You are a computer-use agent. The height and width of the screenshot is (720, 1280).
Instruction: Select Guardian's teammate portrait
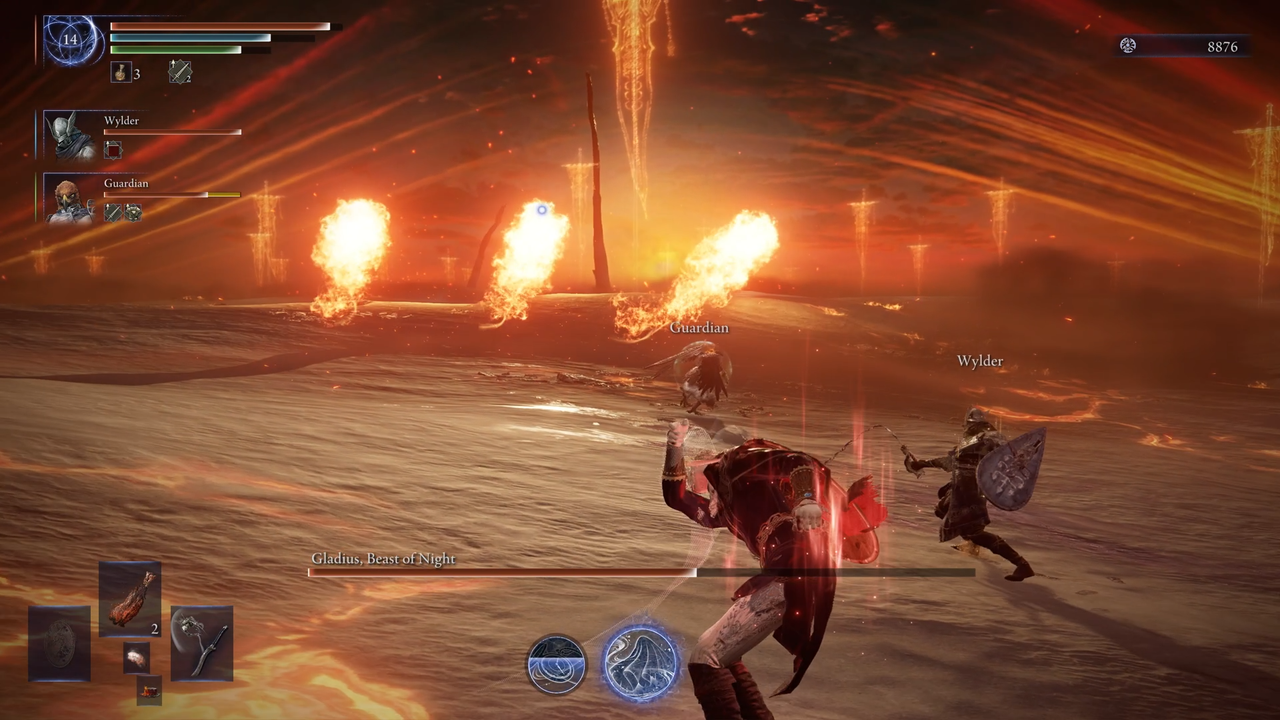click(71, 199)
